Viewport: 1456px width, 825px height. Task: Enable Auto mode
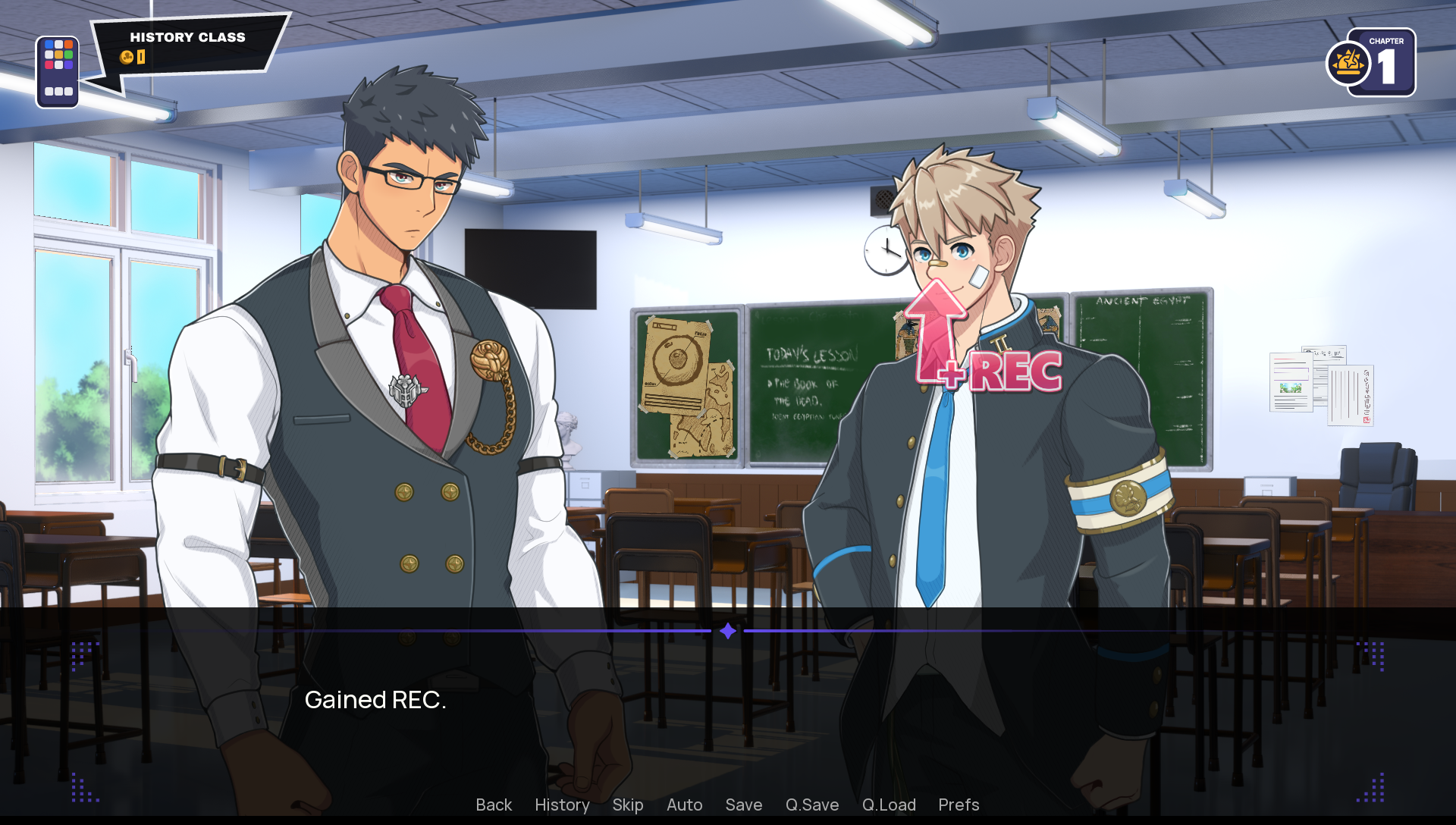click(x=683, y=805)
